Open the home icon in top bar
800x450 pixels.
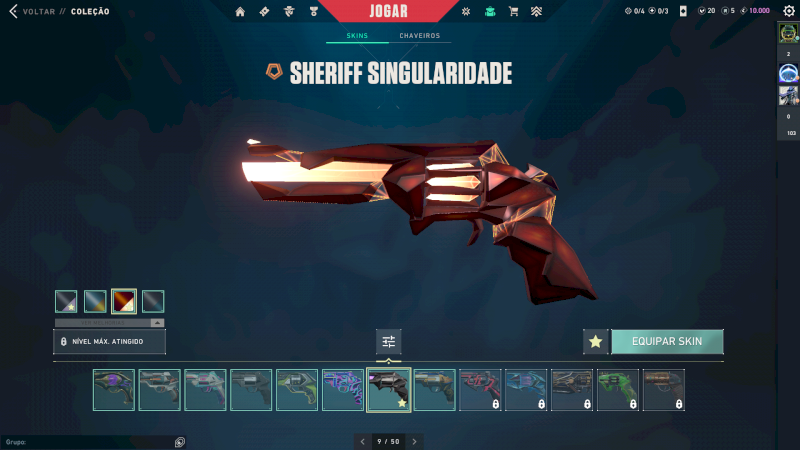[240, 12]
